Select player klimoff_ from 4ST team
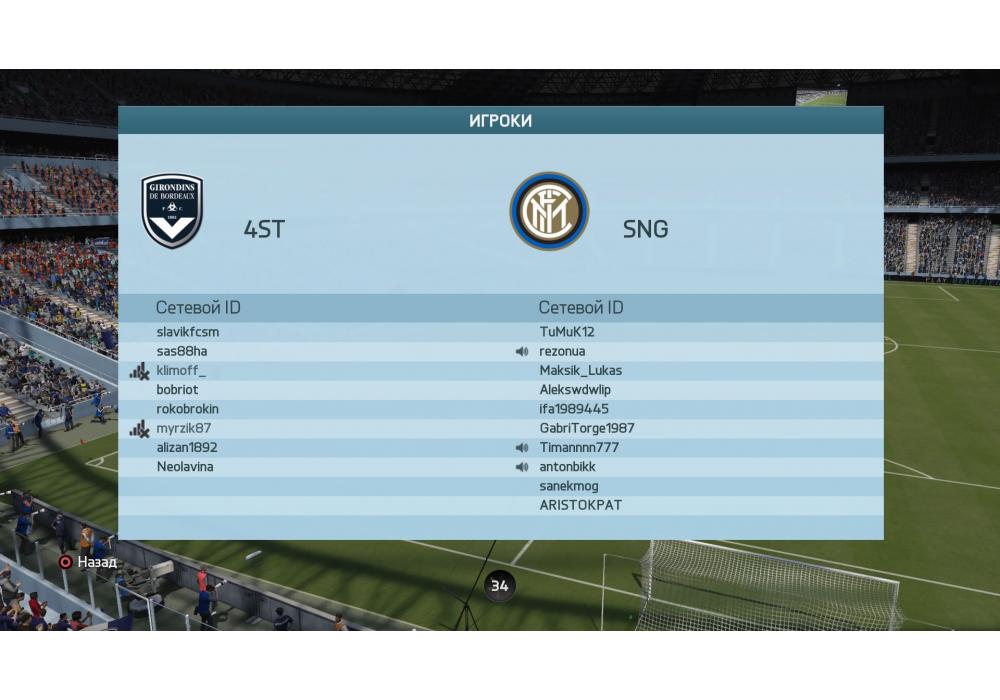Viewport: 1000px width, 700px height. [x=181, y=371]
